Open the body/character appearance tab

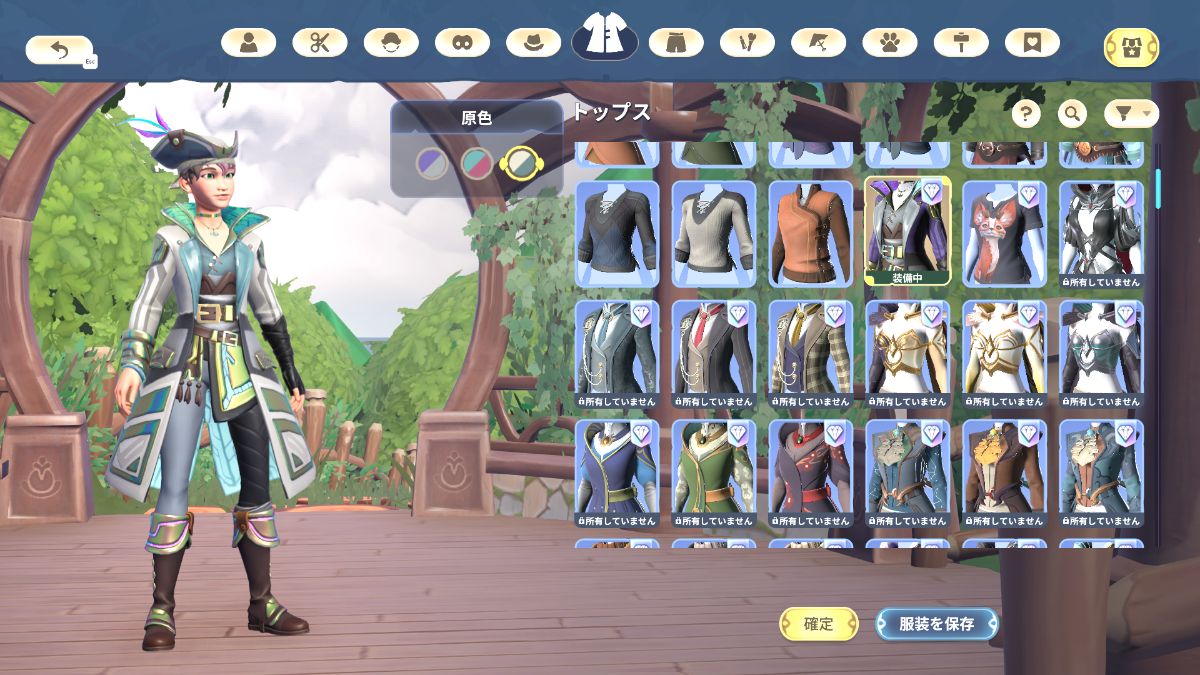point(248,43)
